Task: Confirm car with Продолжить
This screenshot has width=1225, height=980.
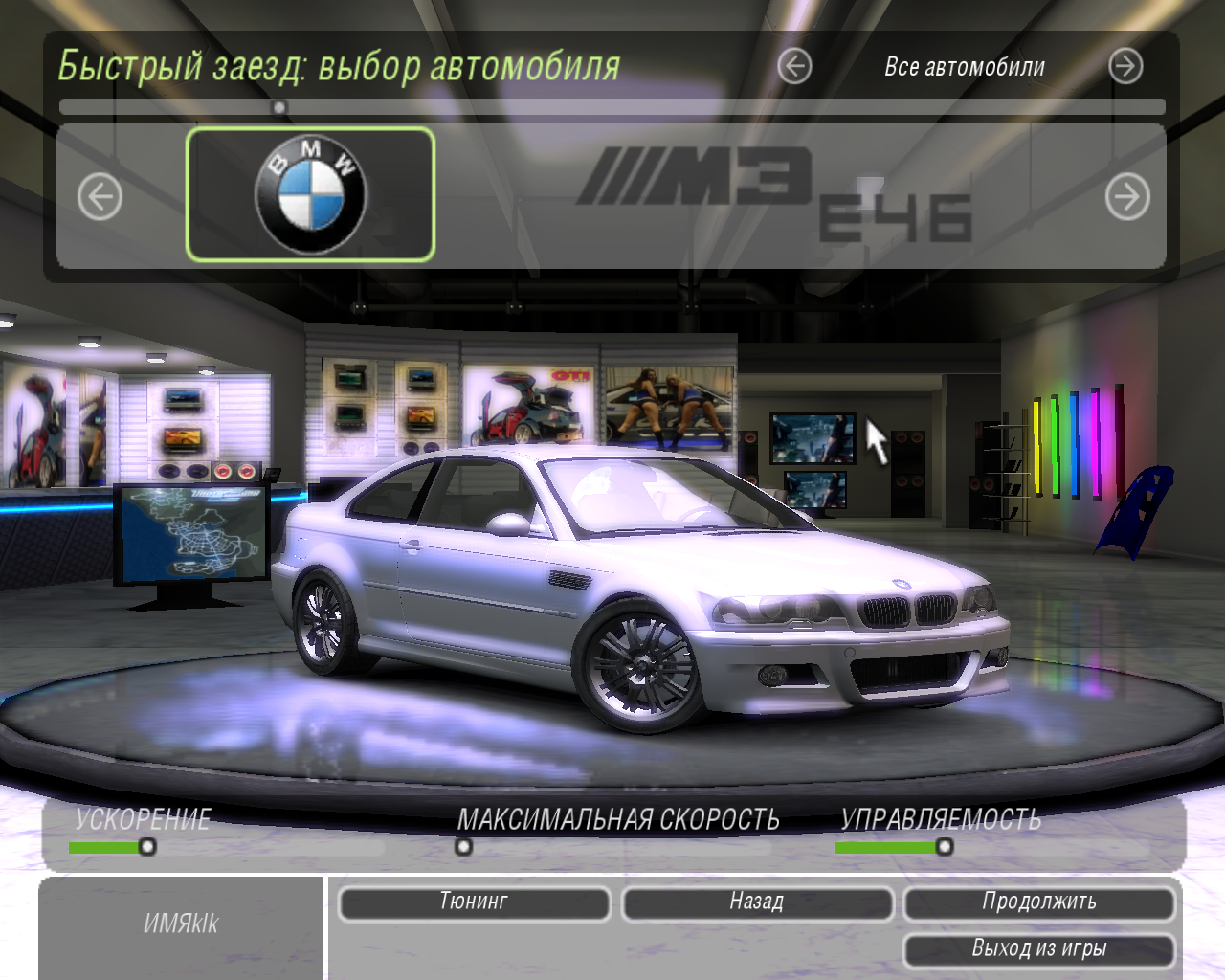Action: tap(1039, 902)
